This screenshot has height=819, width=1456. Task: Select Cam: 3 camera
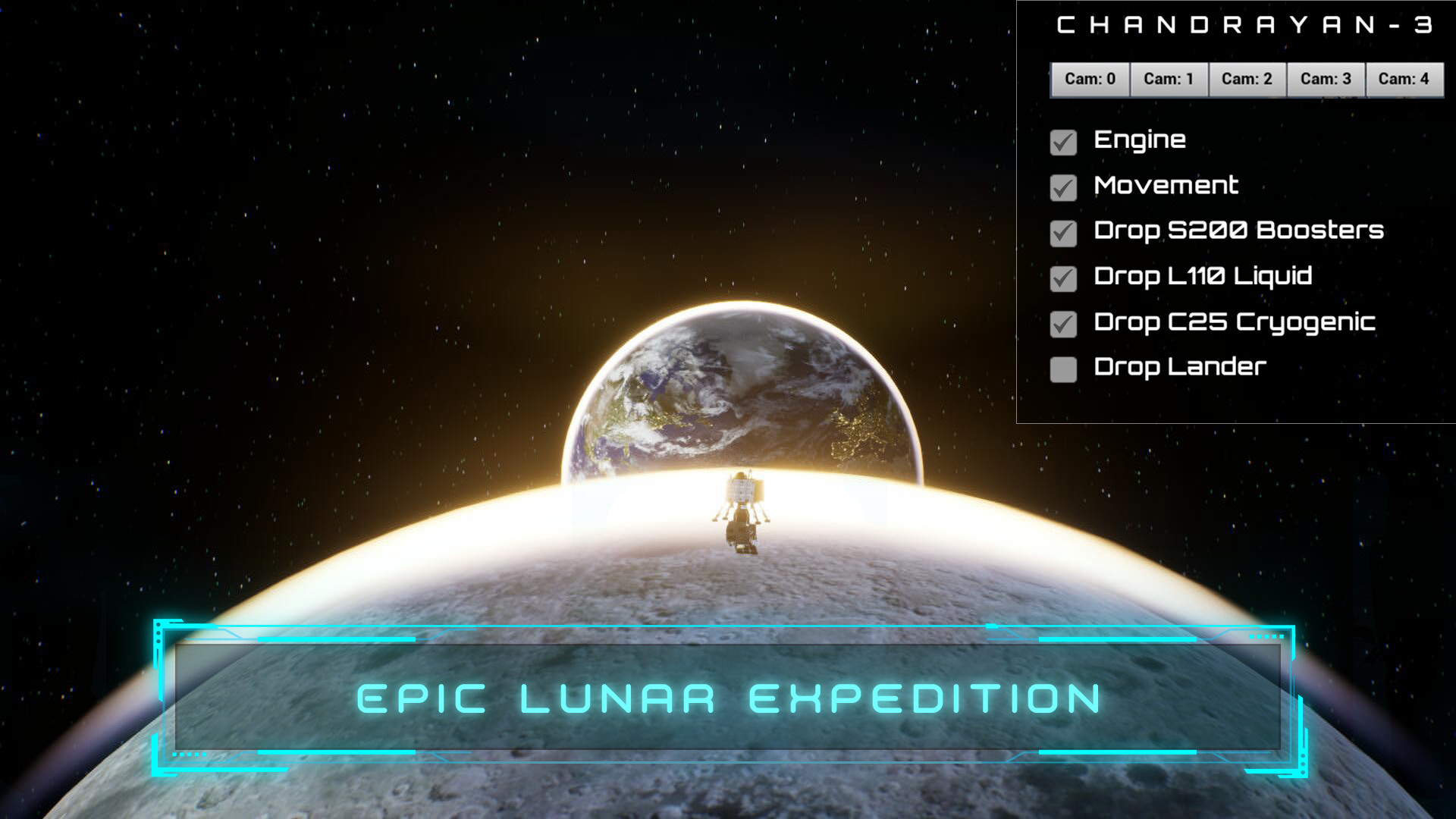(1326, 78)
